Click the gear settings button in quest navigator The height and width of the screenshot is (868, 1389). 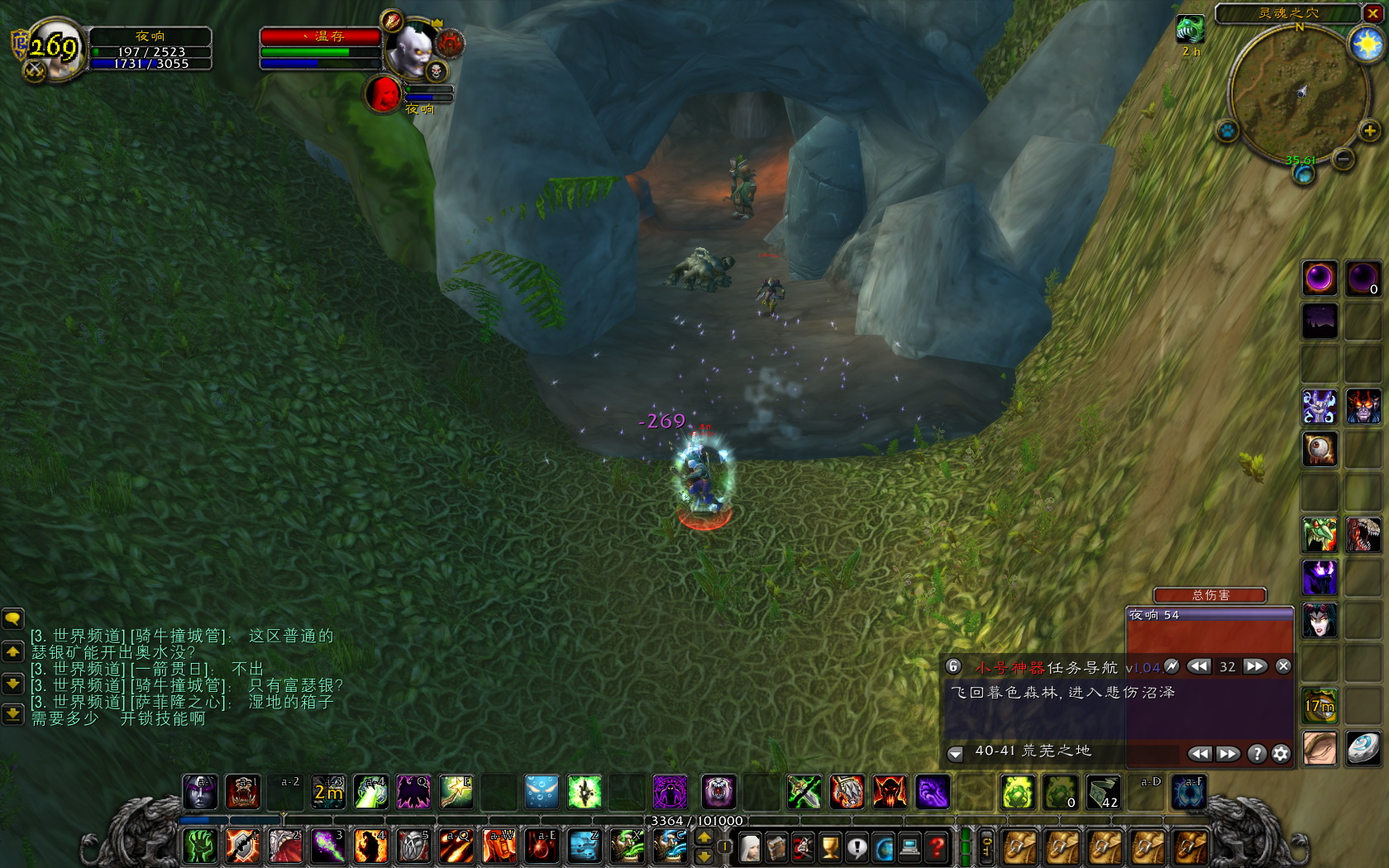[x=1281, y=754]
